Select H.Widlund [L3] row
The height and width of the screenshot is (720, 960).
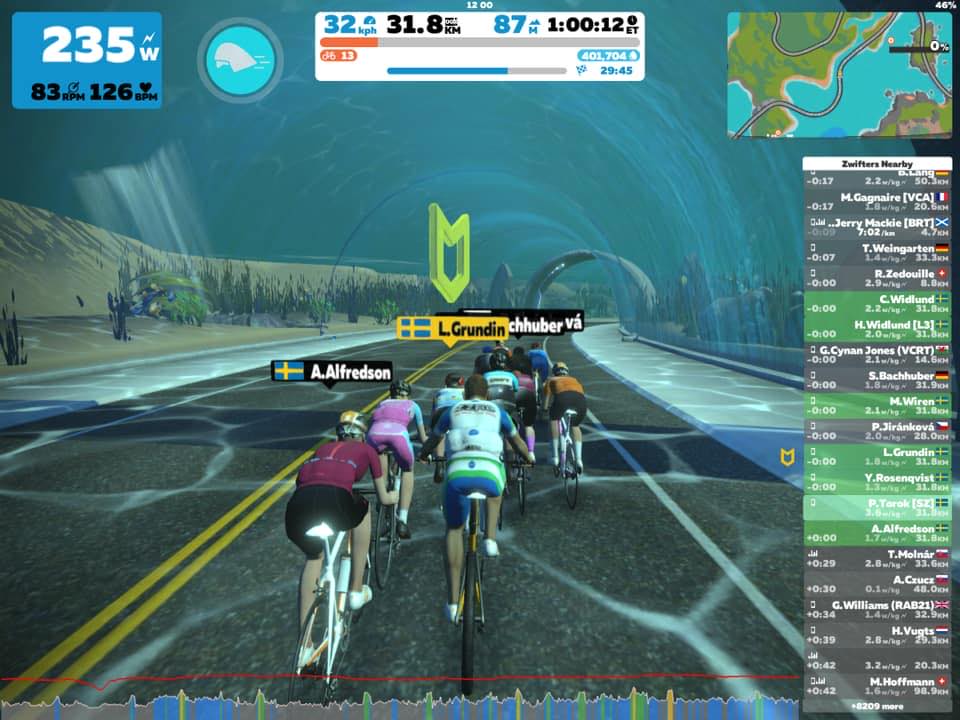[x=876, y=330]
